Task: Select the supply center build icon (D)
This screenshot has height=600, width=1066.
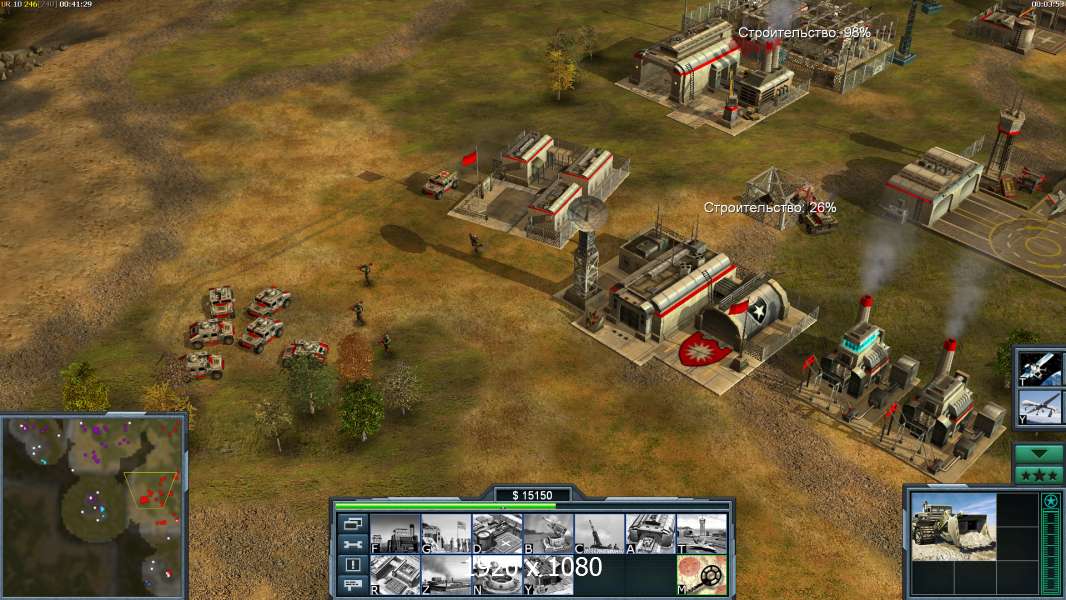Action: click(x=497, y=533)
